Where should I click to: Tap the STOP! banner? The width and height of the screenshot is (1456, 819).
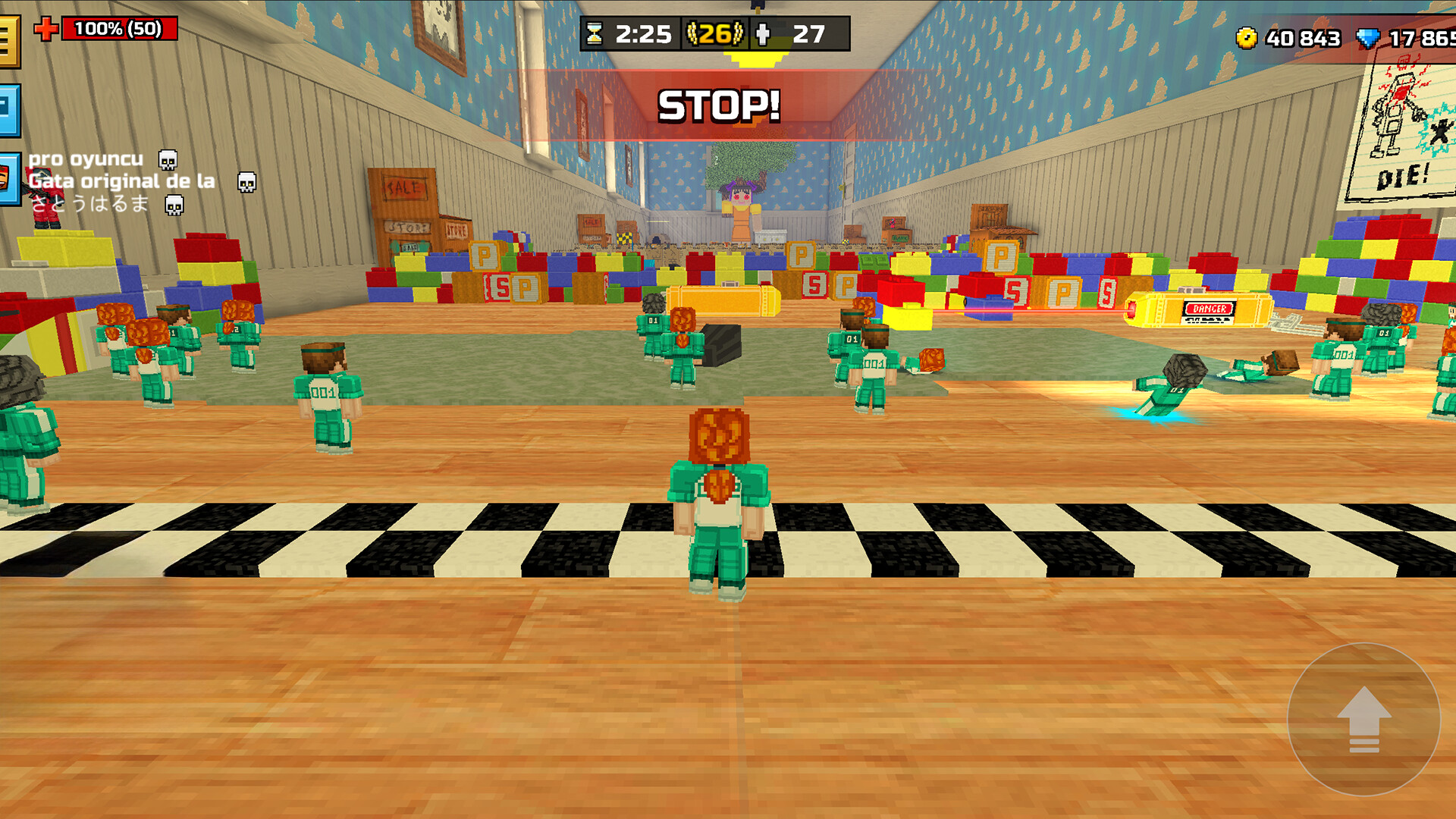pyautogui.click(x=720, y=103)
